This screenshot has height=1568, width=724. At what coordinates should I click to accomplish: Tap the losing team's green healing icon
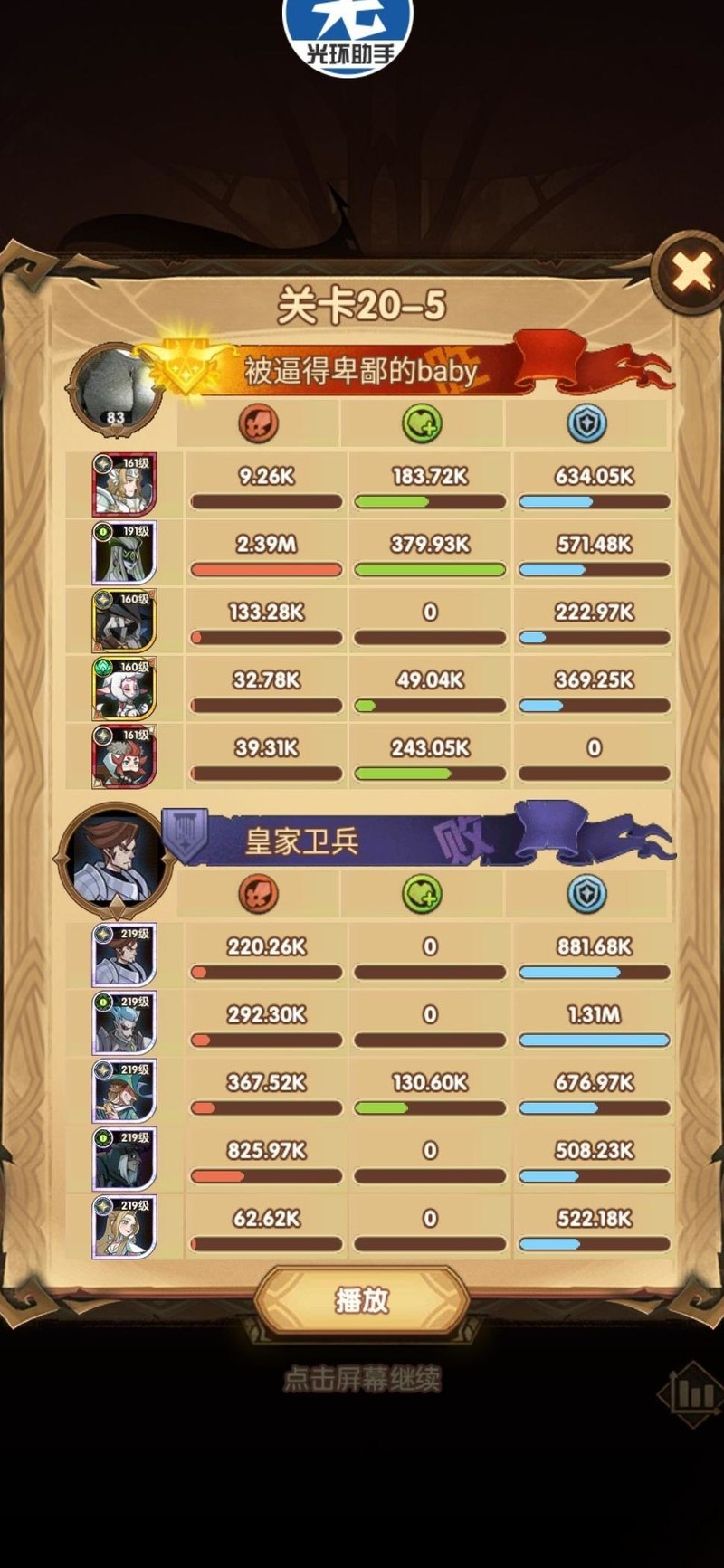(422, 894)
